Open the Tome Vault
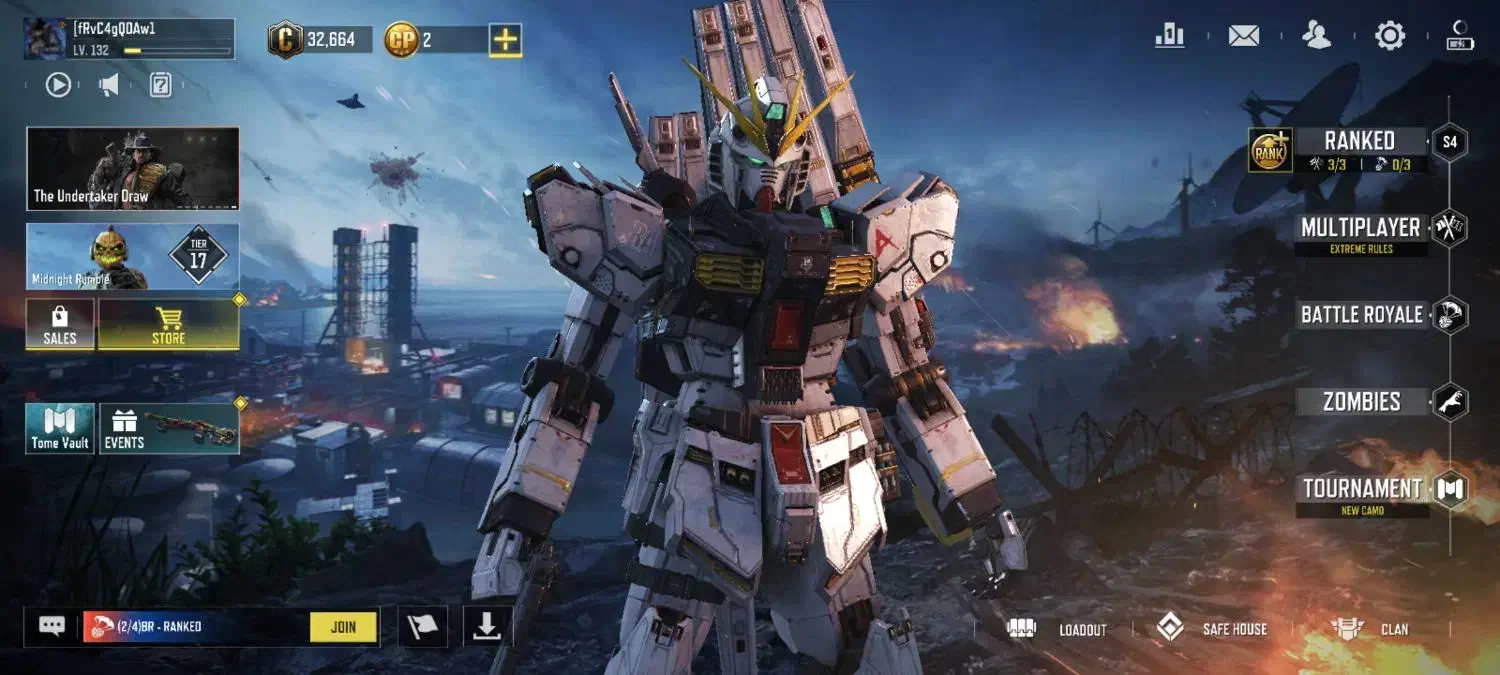This screenshot has width=1500, height=675. pyautogui.click(x=60, y=429)
